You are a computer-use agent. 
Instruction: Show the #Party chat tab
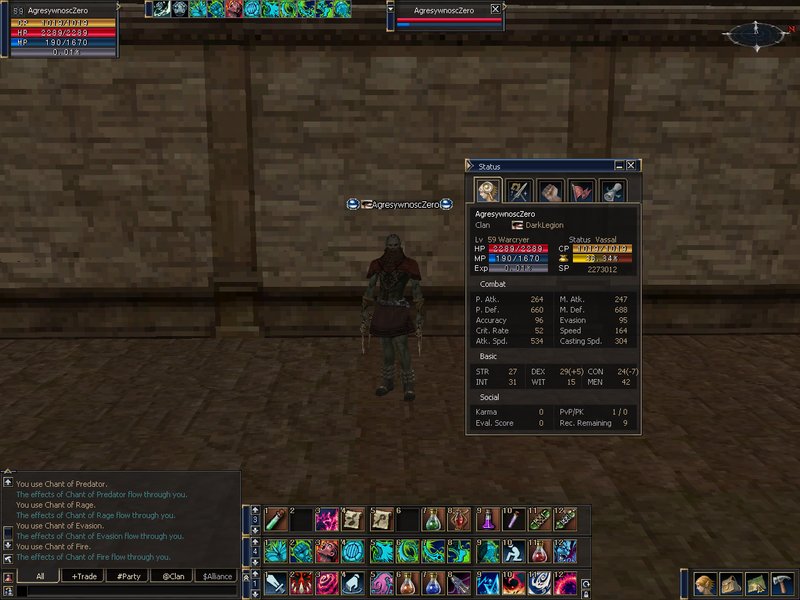tap(127, 576)
